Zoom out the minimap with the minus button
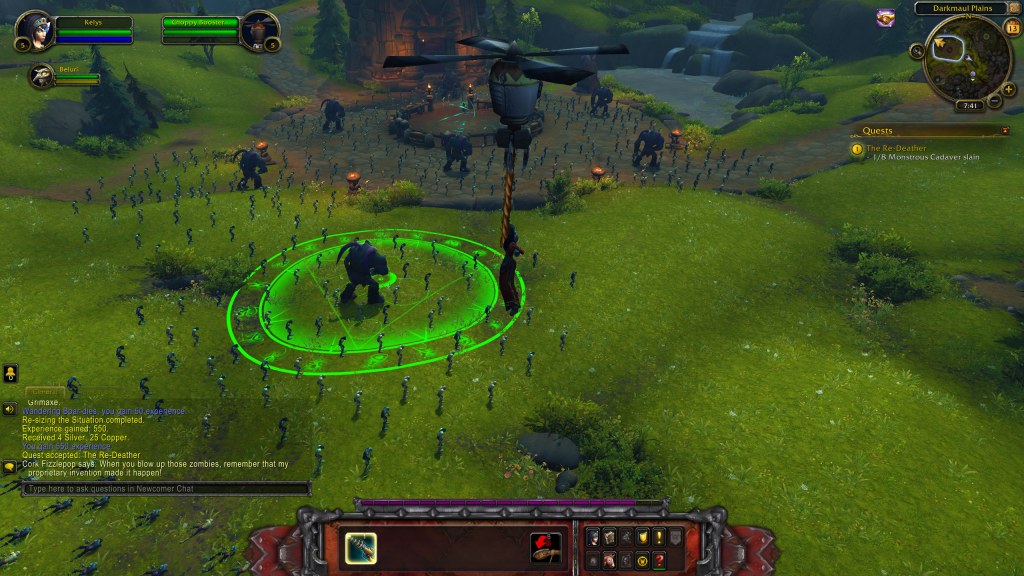The image size is (1024, 576). [996, 100]
